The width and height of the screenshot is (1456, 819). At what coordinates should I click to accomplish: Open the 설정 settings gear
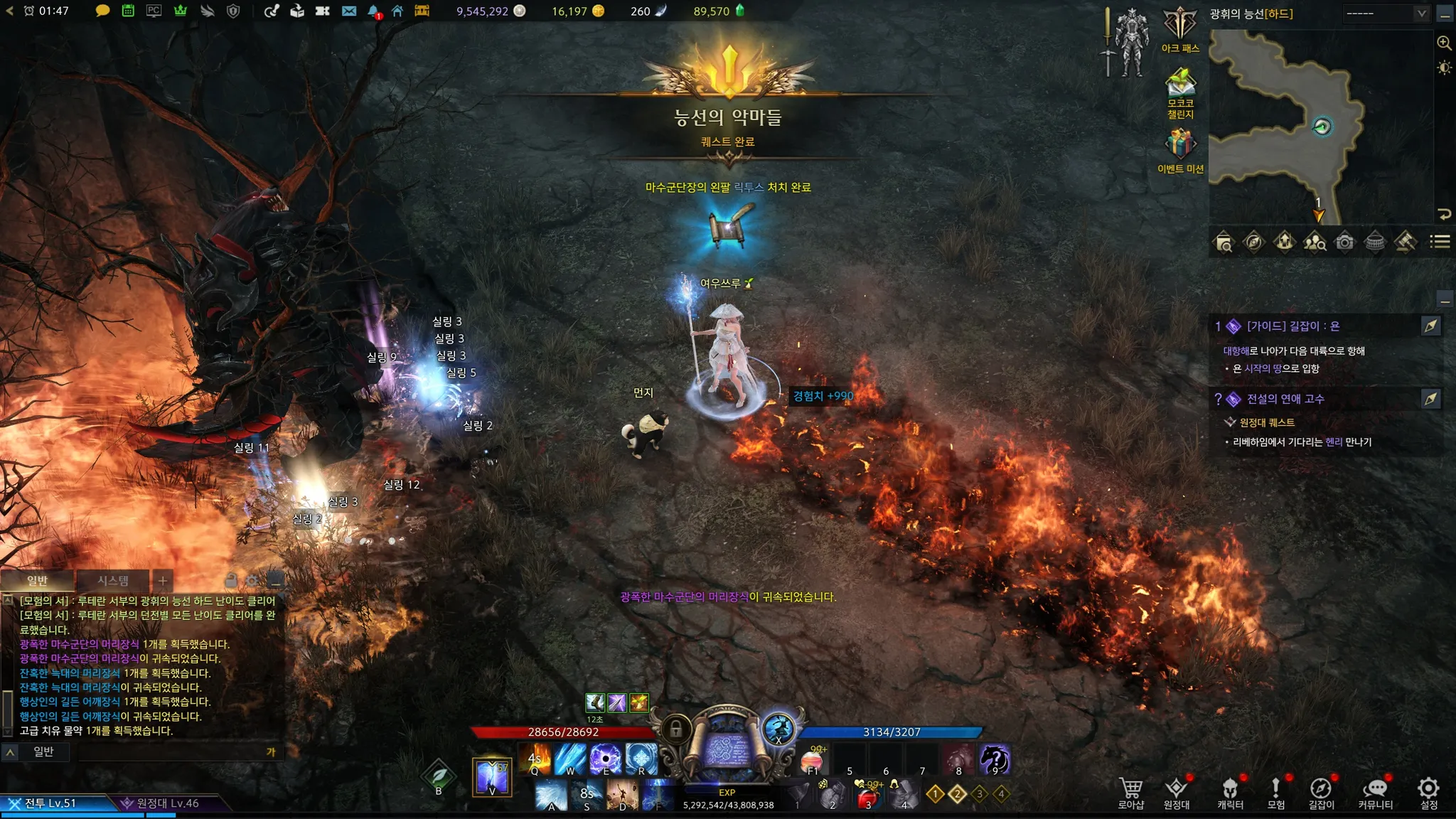pyautogui.click(x=1428, y=793)
